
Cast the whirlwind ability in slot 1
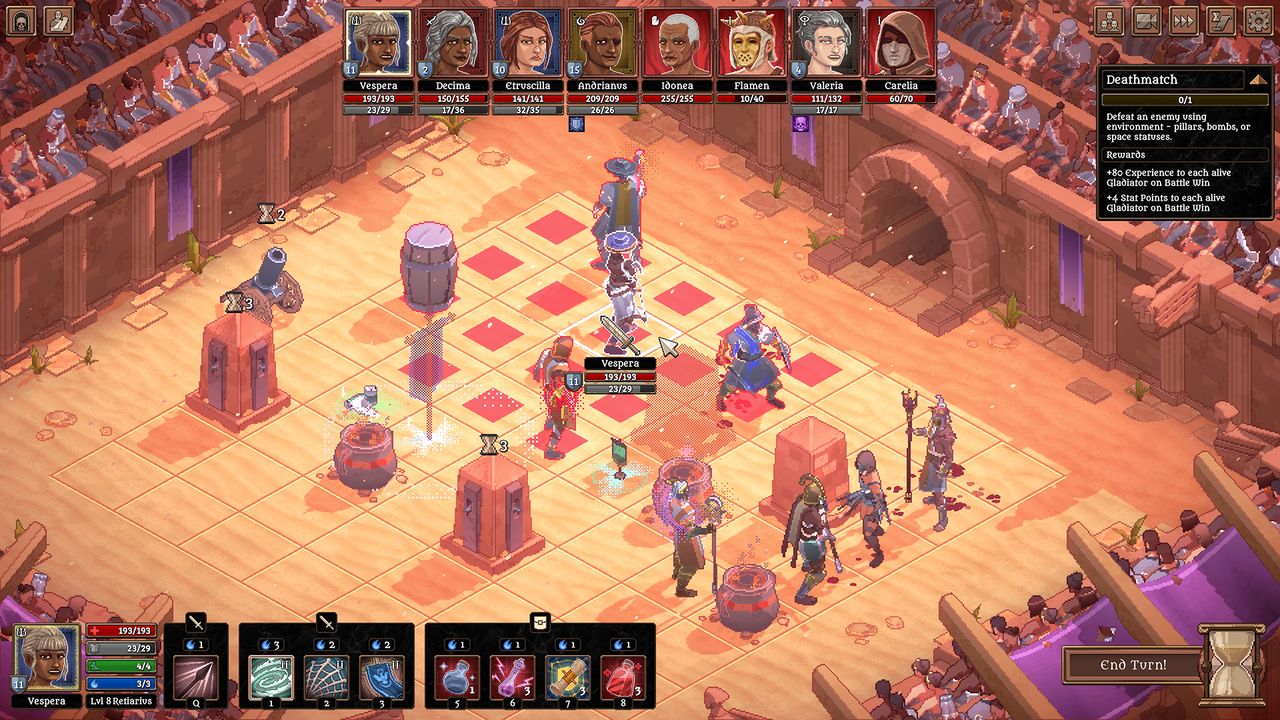(x=273, y=677)
